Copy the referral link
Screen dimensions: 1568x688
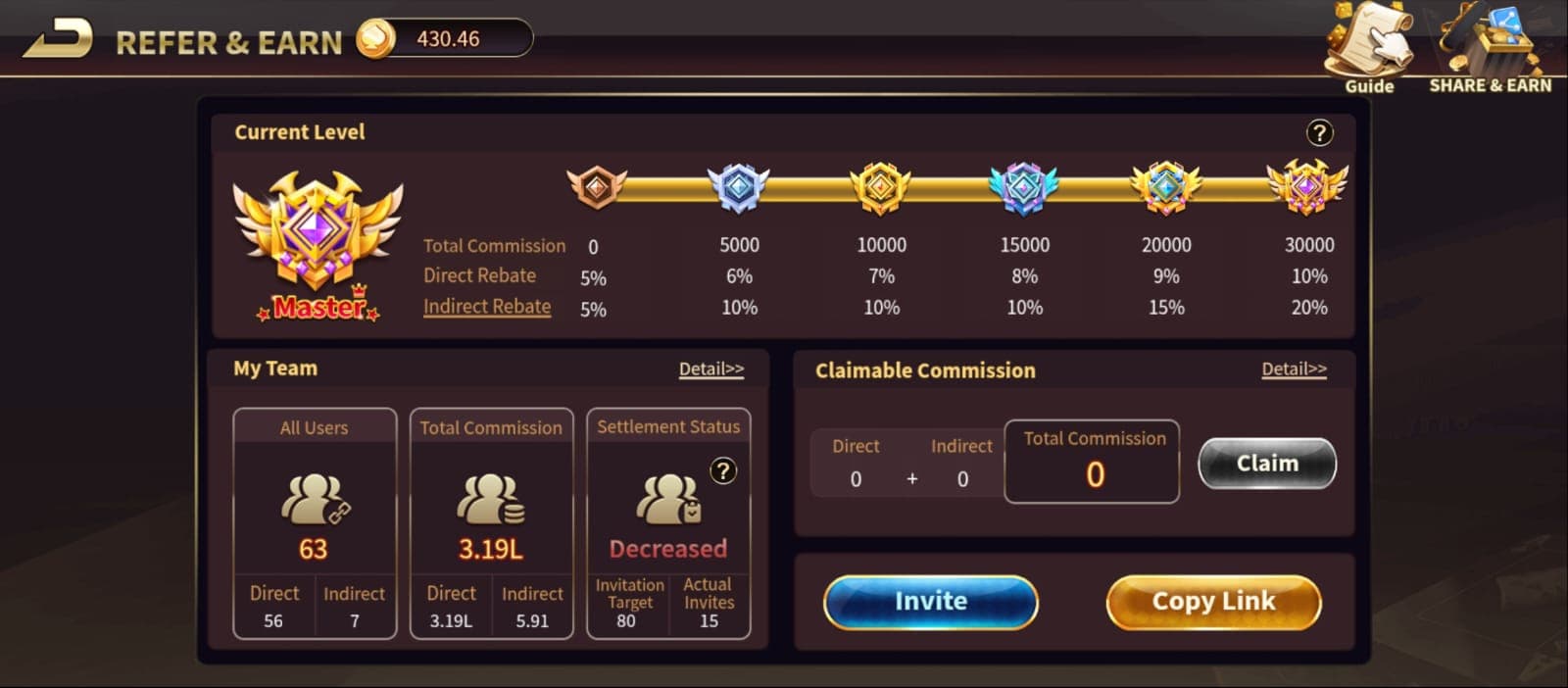(1213, 601)
